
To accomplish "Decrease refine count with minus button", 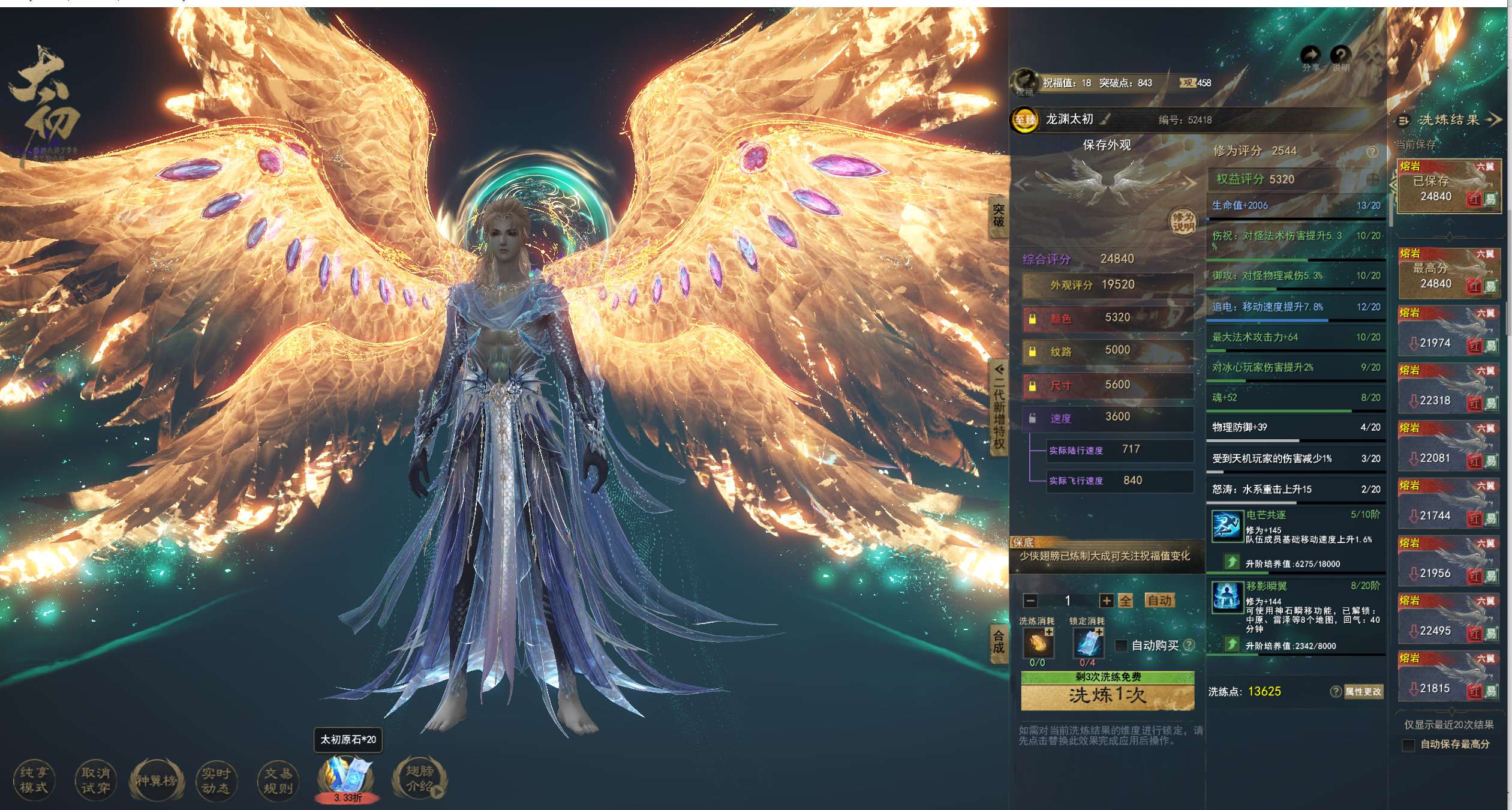I will coord(1030,601).
